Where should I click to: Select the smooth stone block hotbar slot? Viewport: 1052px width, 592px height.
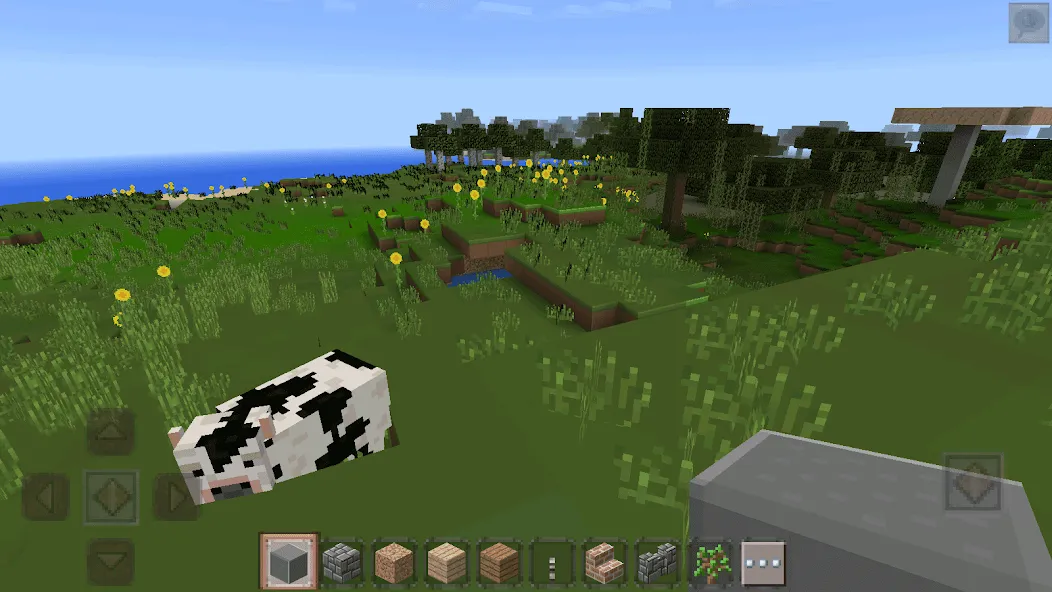[289, 562]
